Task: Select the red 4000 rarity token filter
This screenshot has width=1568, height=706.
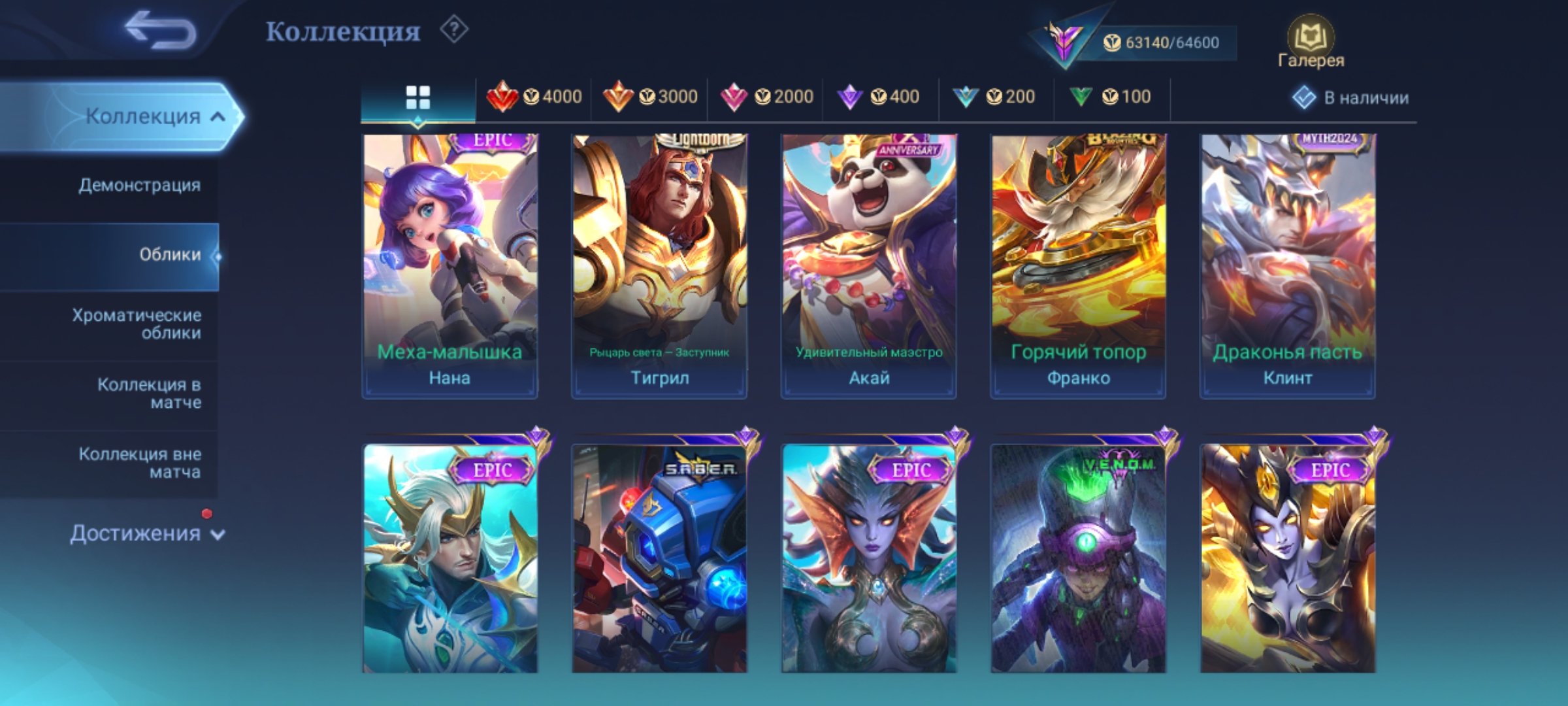Action: point(536,97)
